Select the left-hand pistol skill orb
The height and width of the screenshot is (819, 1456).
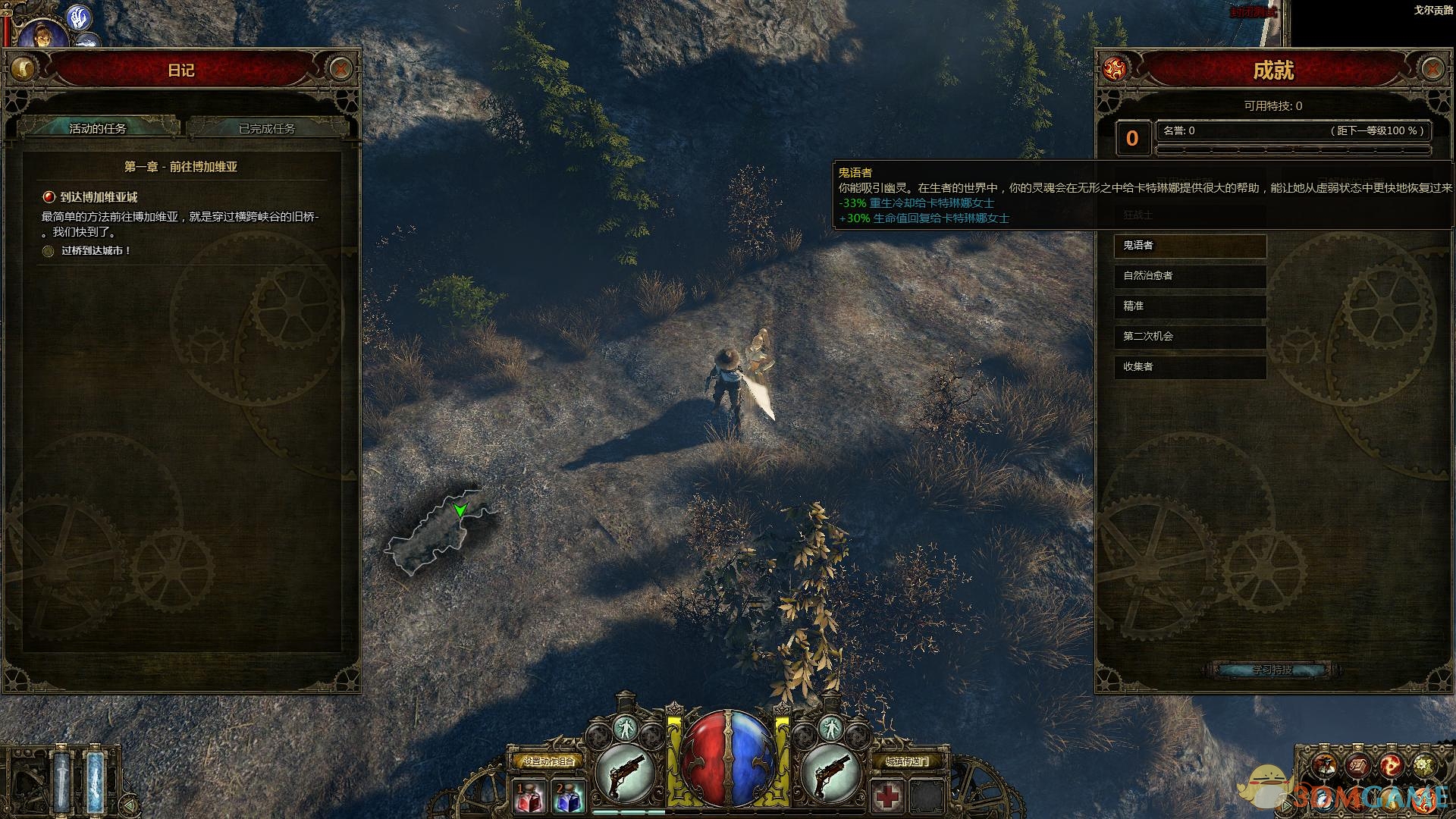tap(626, 773)
